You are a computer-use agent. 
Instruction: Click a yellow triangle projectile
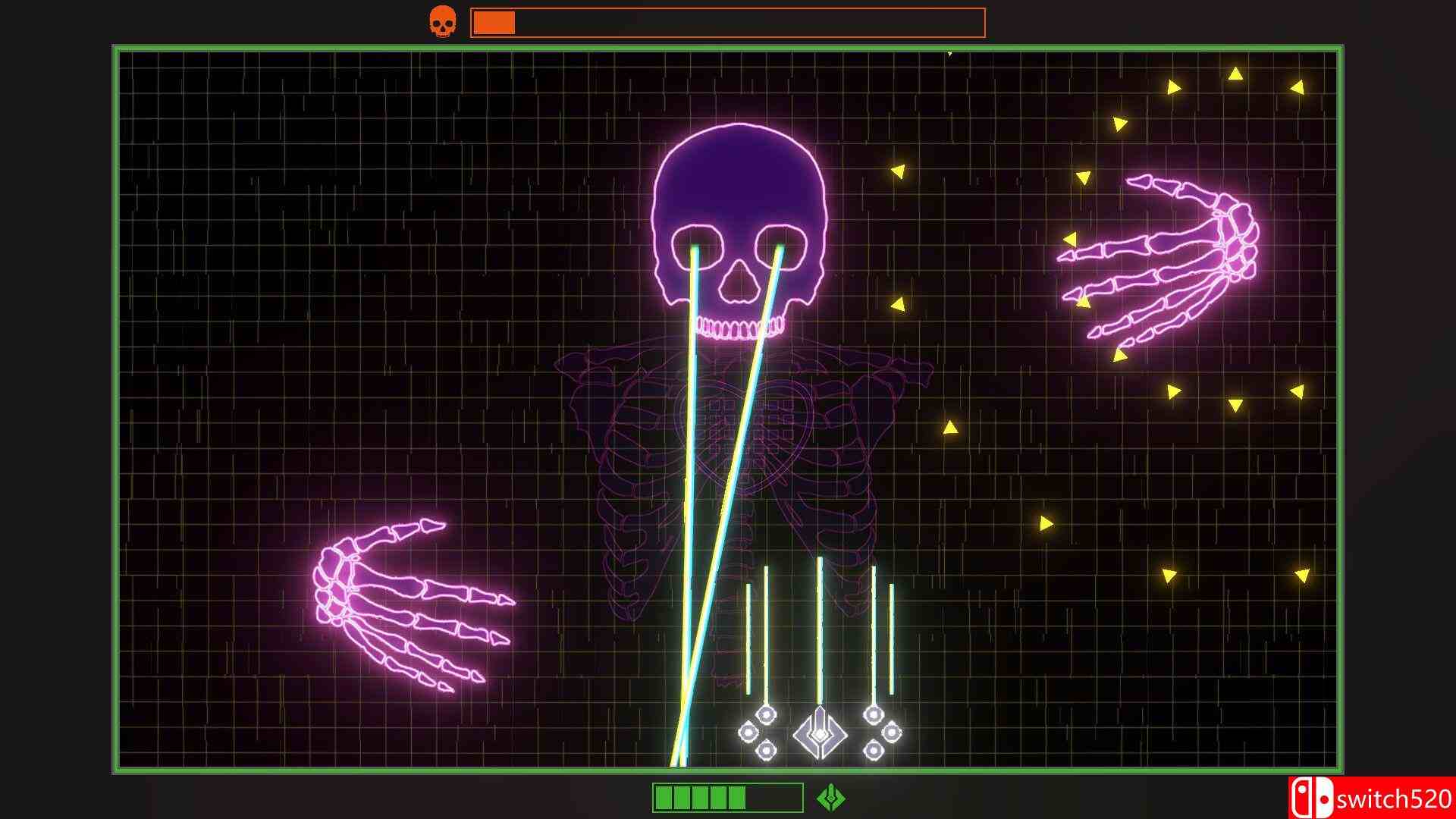pos(899,172)
